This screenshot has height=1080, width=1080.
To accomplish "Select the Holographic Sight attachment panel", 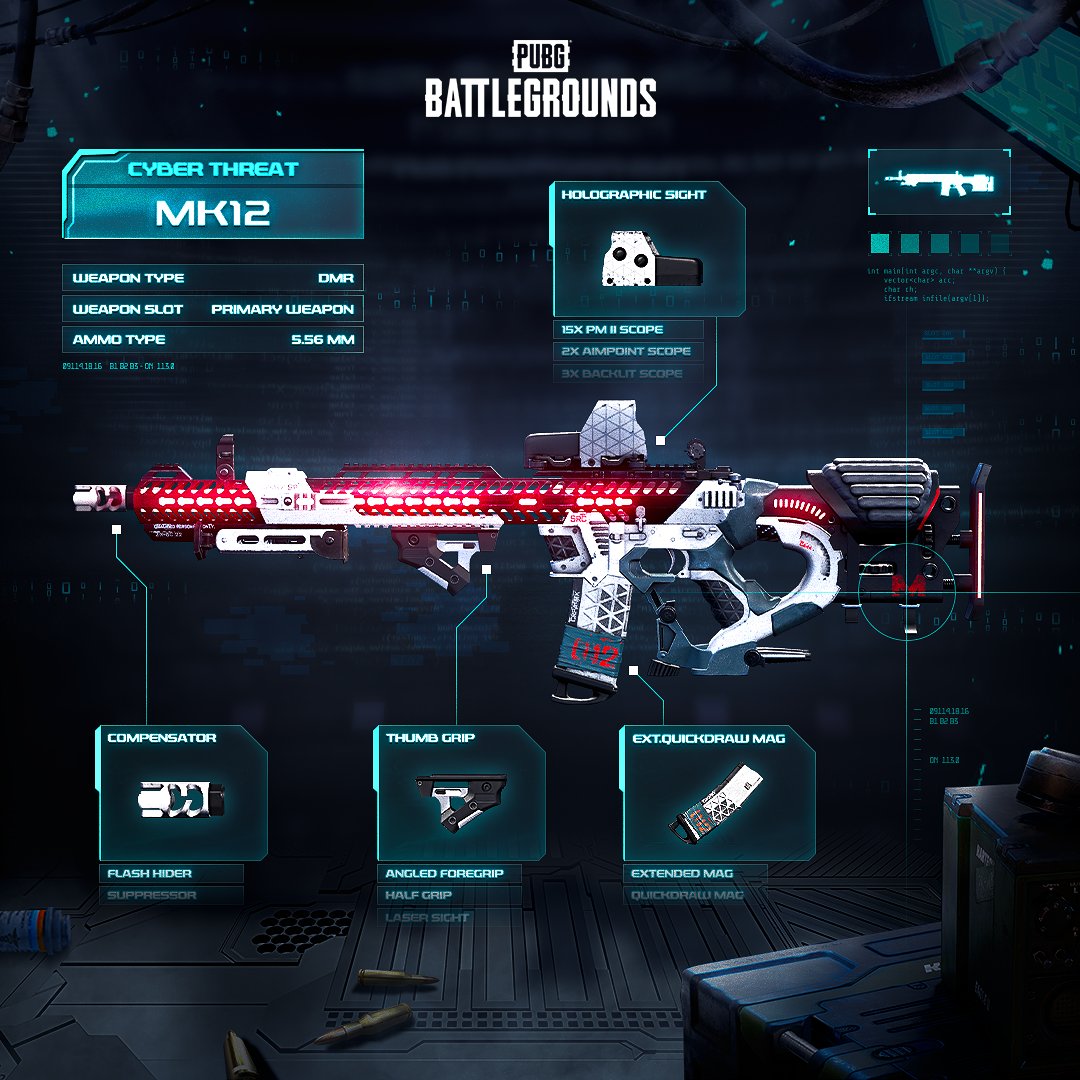I will coord(649,251).
